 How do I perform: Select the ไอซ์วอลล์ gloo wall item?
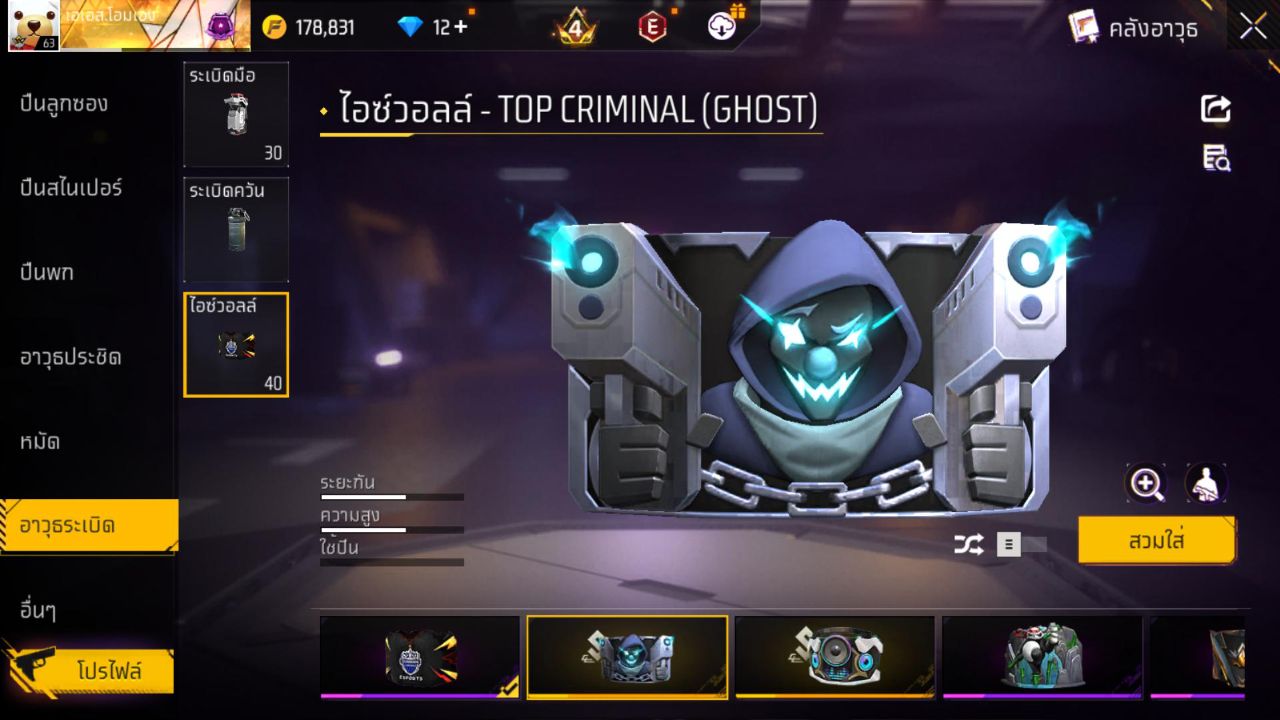pos(236,344)
